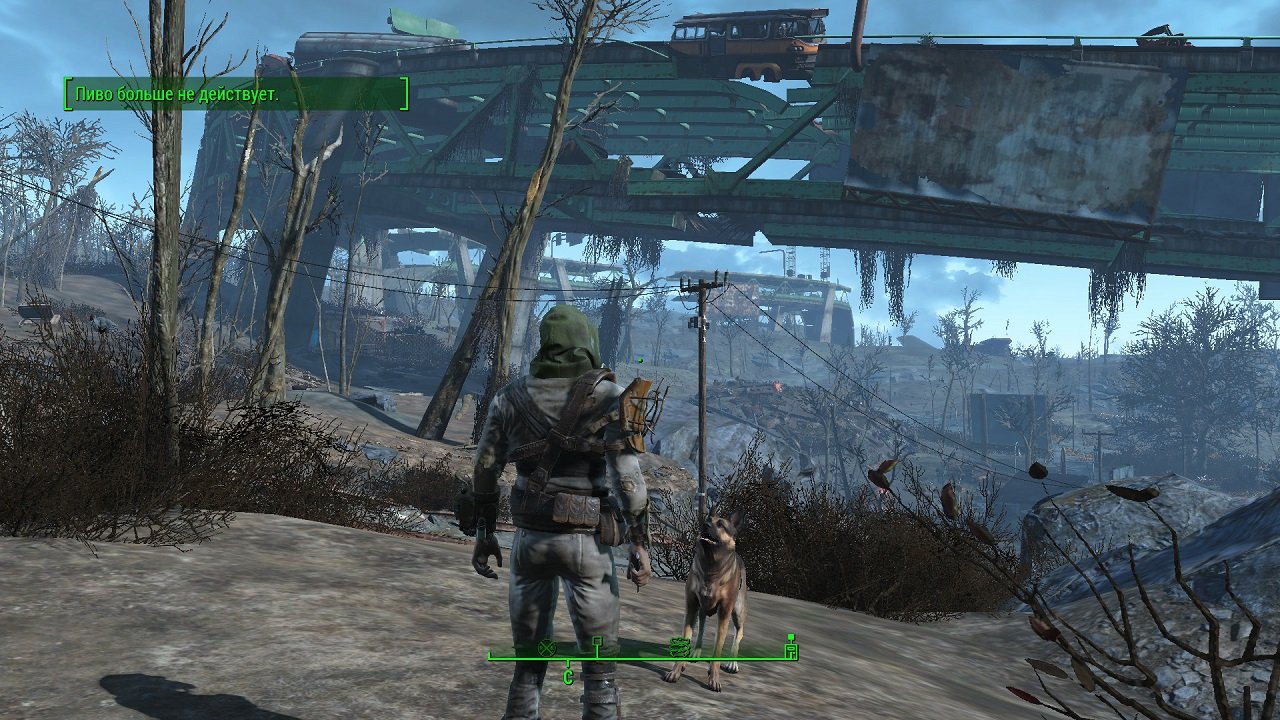Click the green bridge truss structure
The height and width of the screenshot is (720, 1280).
pyautogui.click(x=450, y=160)
